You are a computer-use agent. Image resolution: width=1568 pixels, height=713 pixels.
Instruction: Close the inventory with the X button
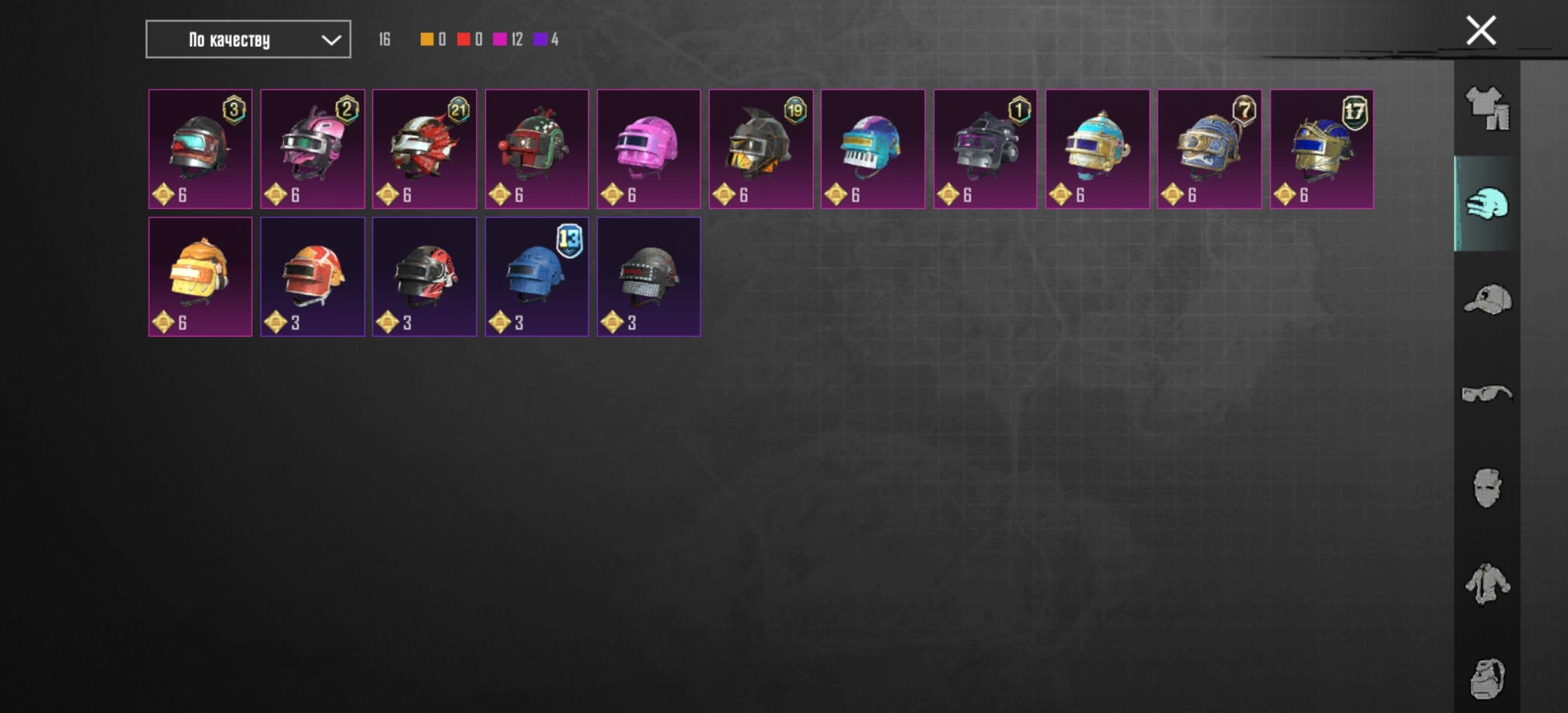(x=1481, y=30)
